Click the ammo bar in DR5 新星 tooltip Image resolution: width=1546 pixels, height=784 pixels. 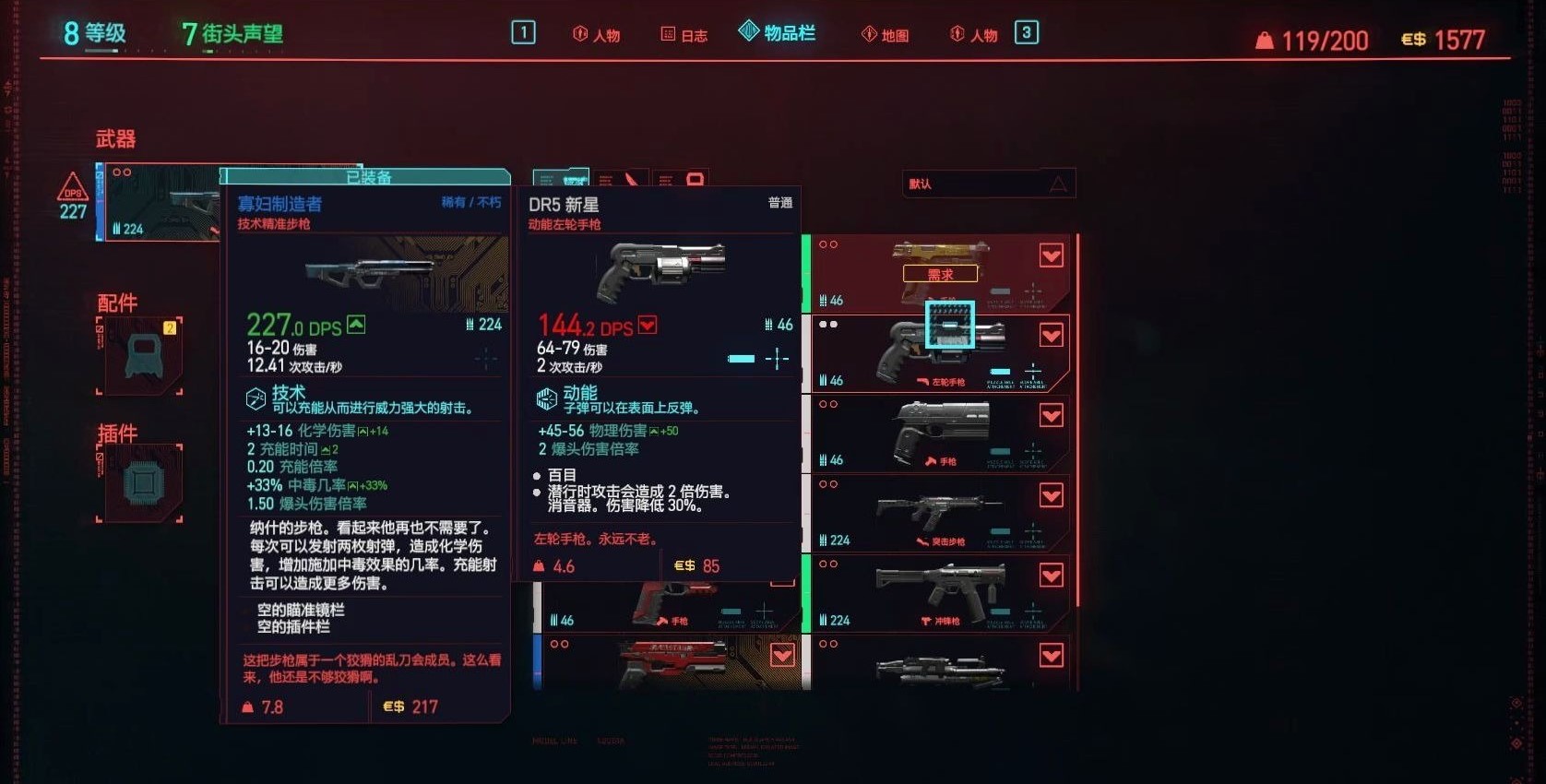(x=741, y=359)
